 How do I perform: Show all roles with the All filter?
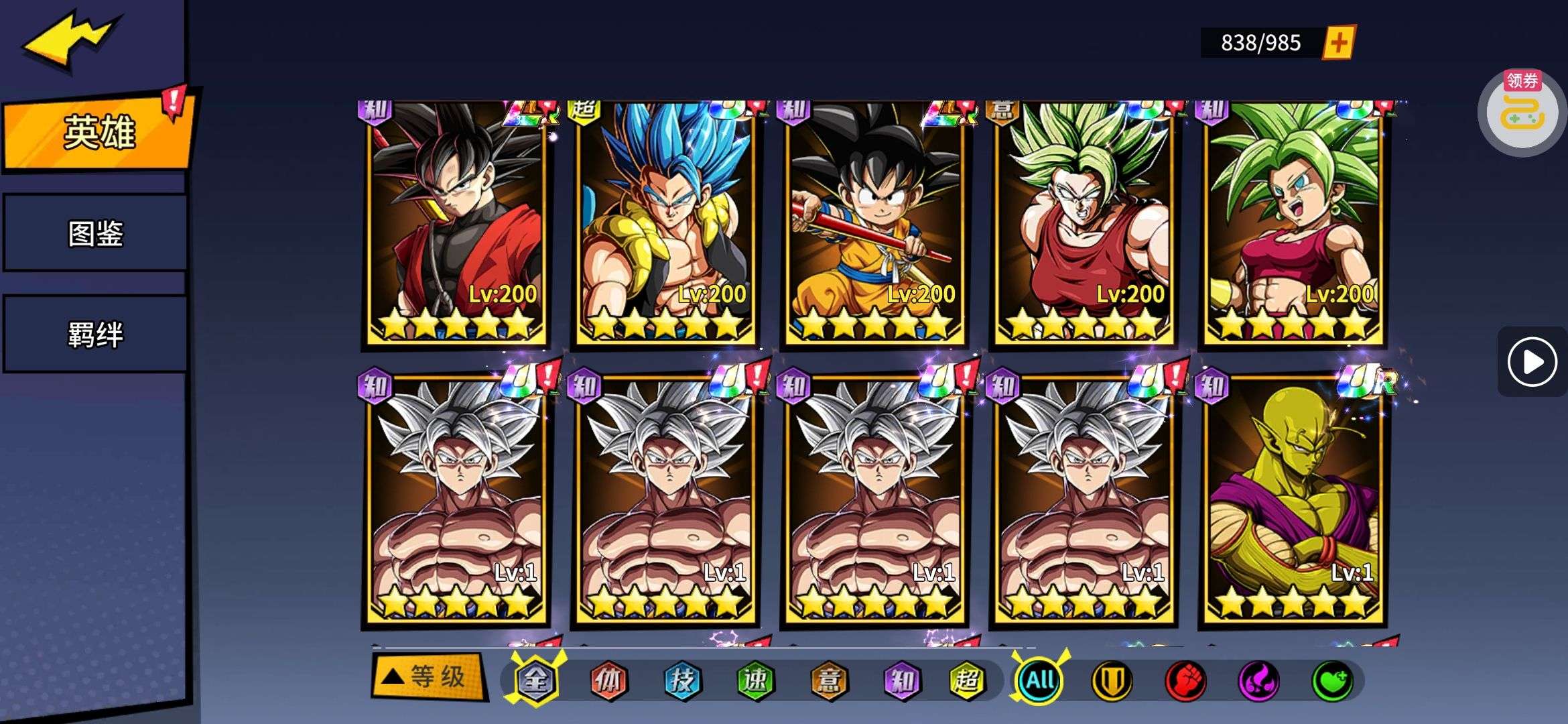[1040, 681]
